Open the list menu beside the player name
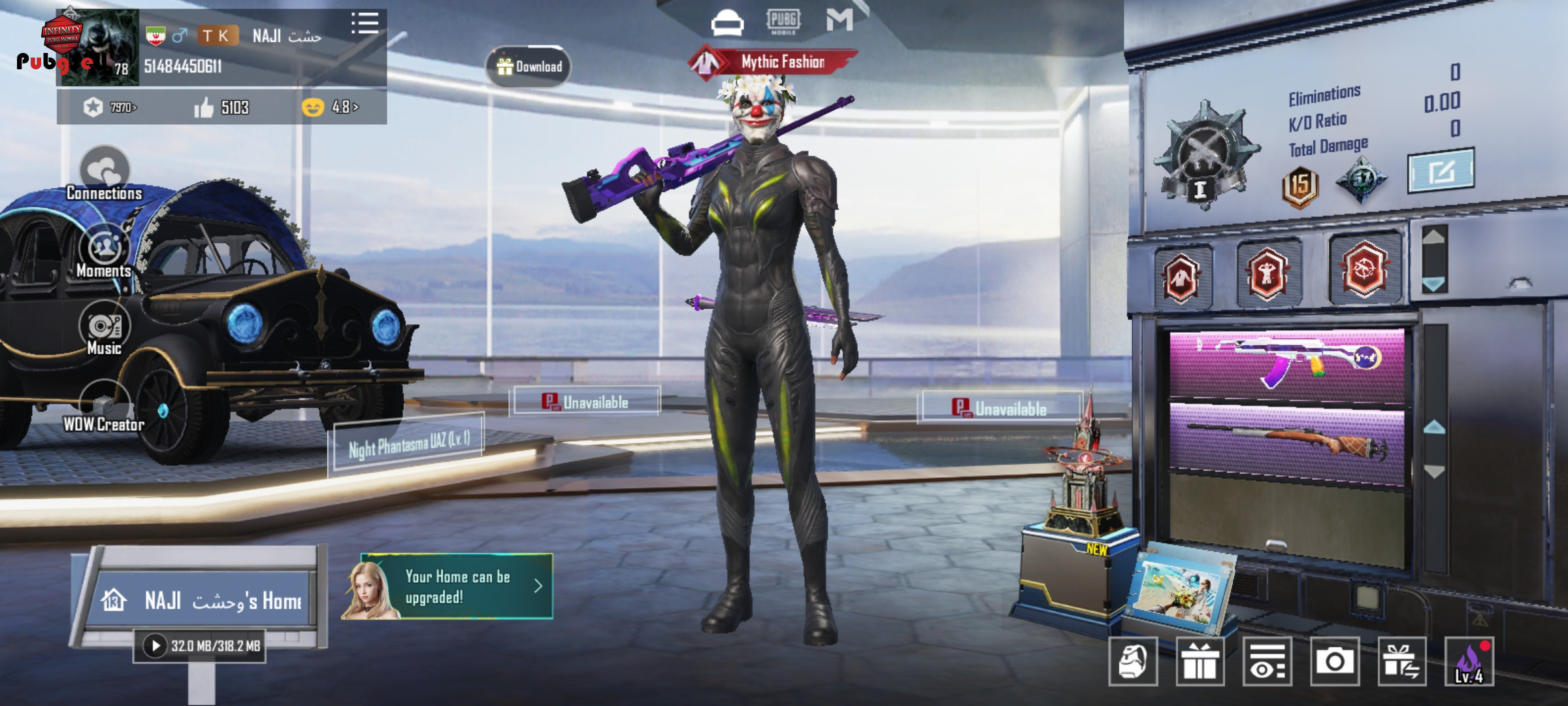This screenshot has width=1568, height=706. click(365, 24)
